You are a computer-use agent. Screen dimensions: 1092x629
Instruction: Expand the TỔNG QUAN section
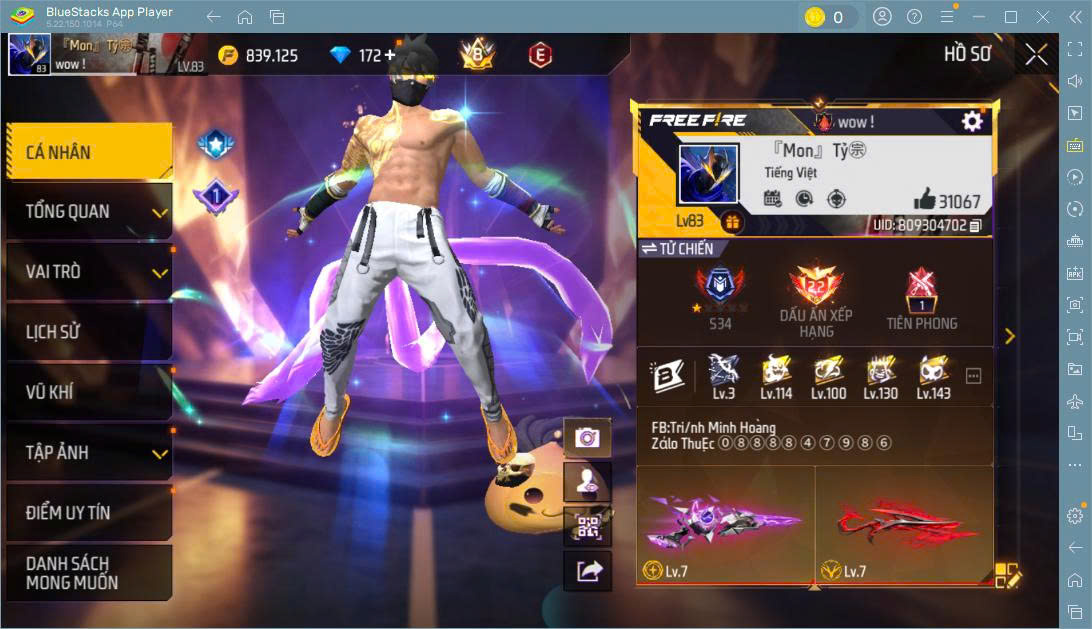[x=88, y=212]
